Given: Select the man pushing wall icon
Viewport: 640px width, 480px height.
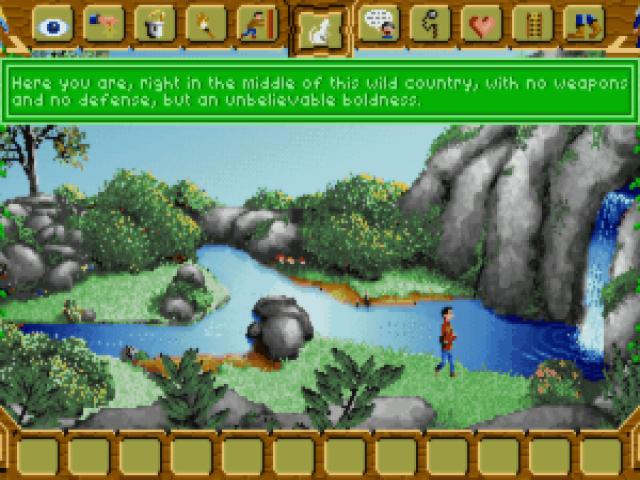Looking at the screenshot, I should point(257,23).
